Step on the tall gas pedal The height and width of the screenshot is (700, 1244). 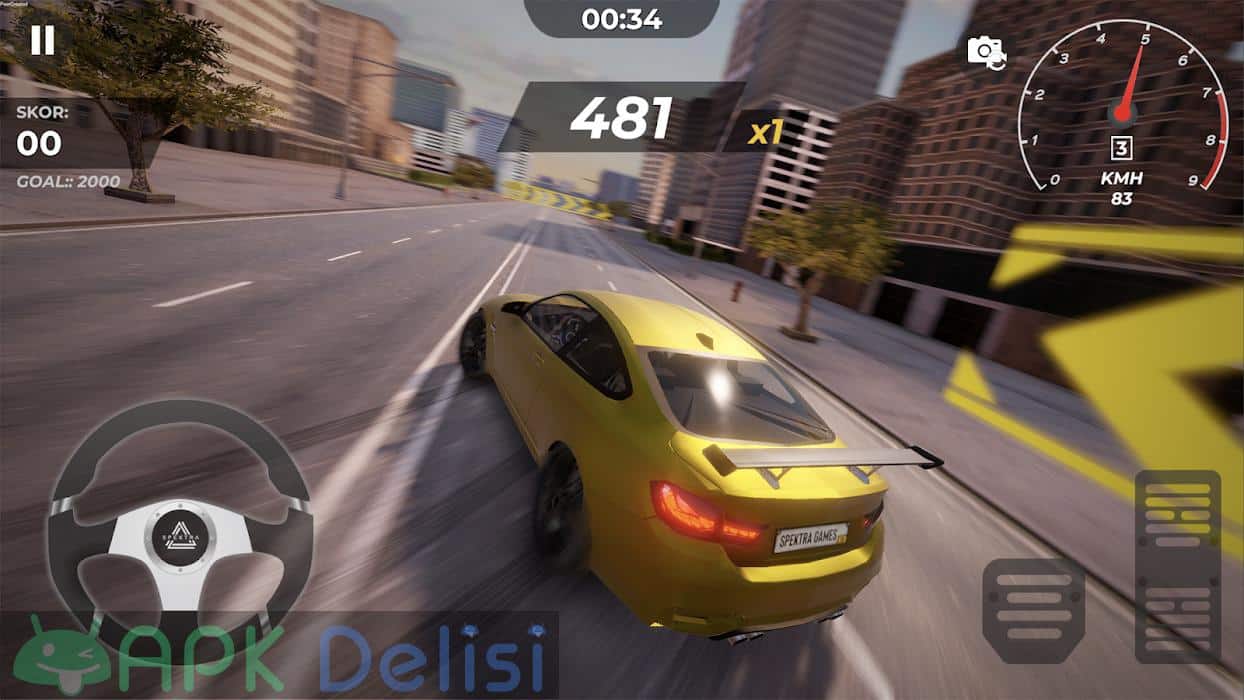click(x=1177, y=566)
